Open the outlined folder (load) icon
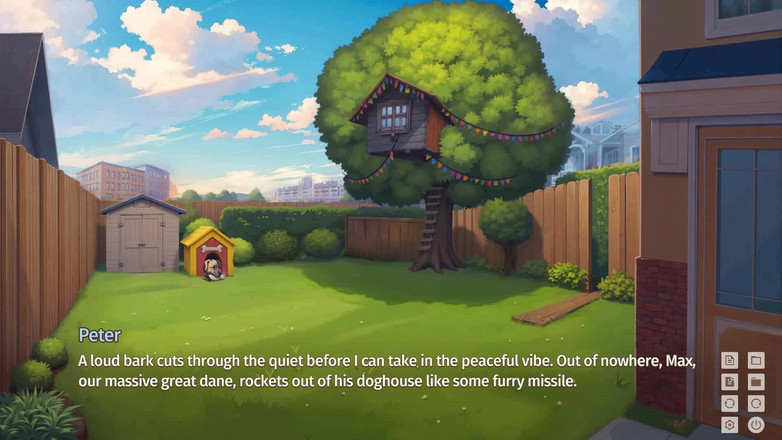The width and height of the screenshot is (782, 440). [x=756, y=360]
